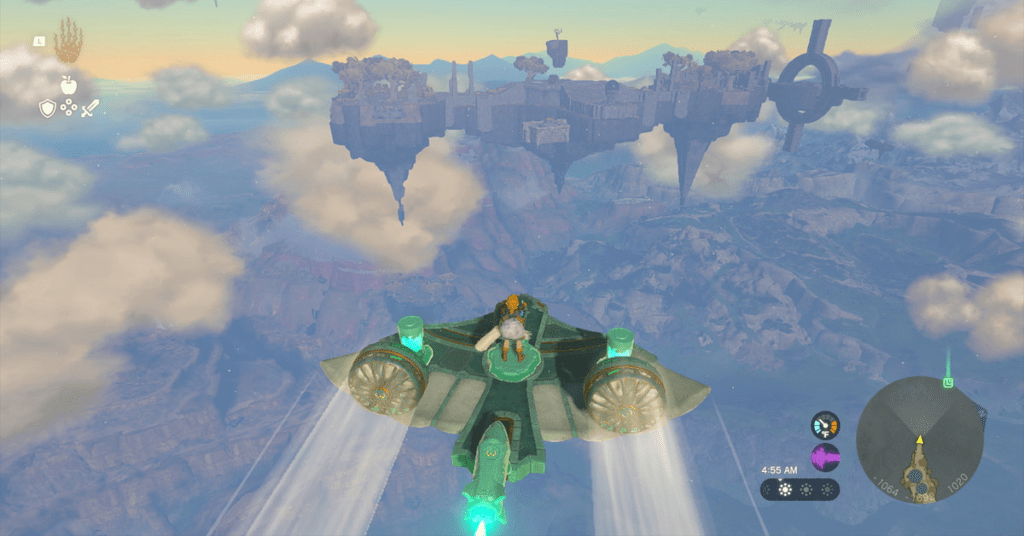Open the sword weapon quick-select icon

(90, 109)
